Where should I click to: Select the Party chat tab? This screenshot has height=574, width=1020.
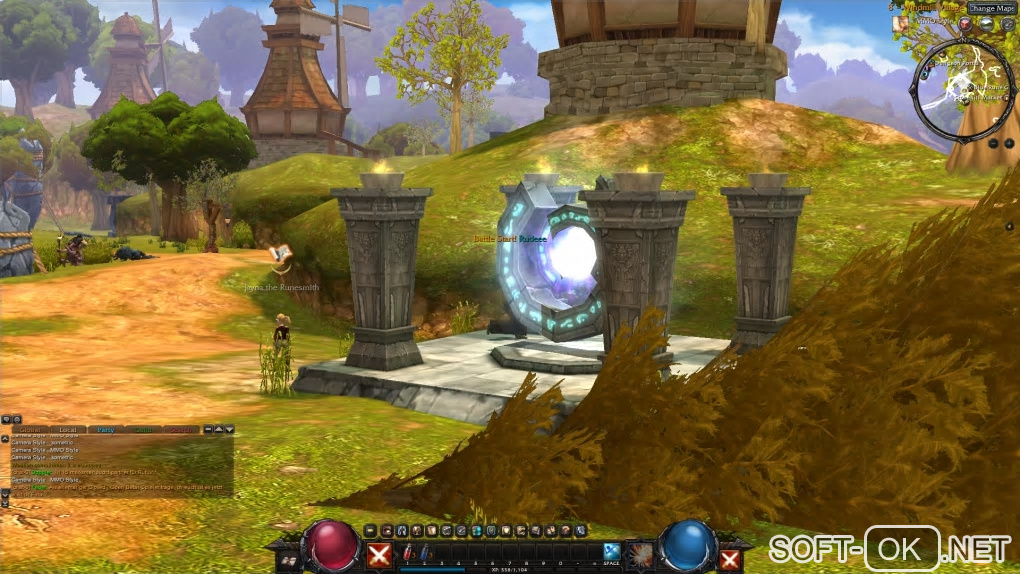105,429
